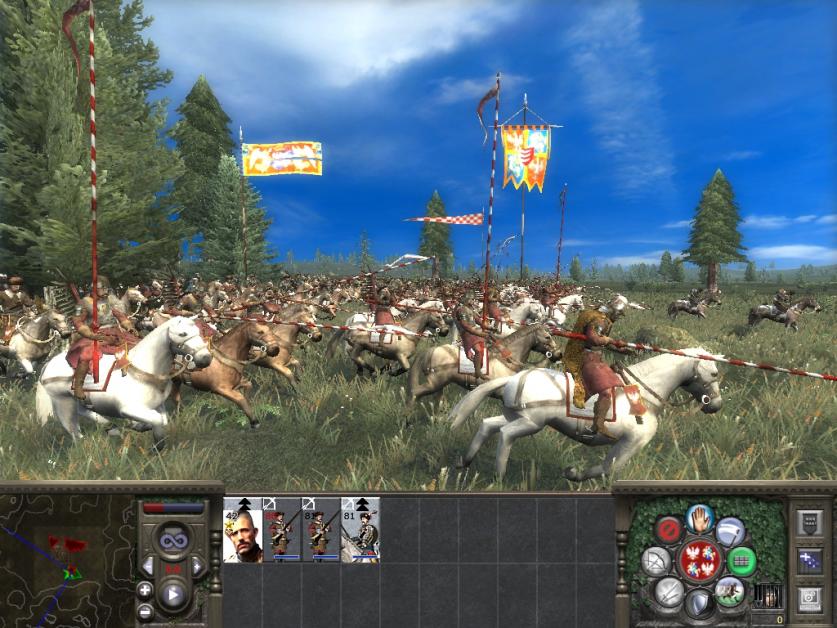The width and height of the screenshot is (837, 628).
Task: Toggle the green formation grid button
Action: click(x=741, y=561)
